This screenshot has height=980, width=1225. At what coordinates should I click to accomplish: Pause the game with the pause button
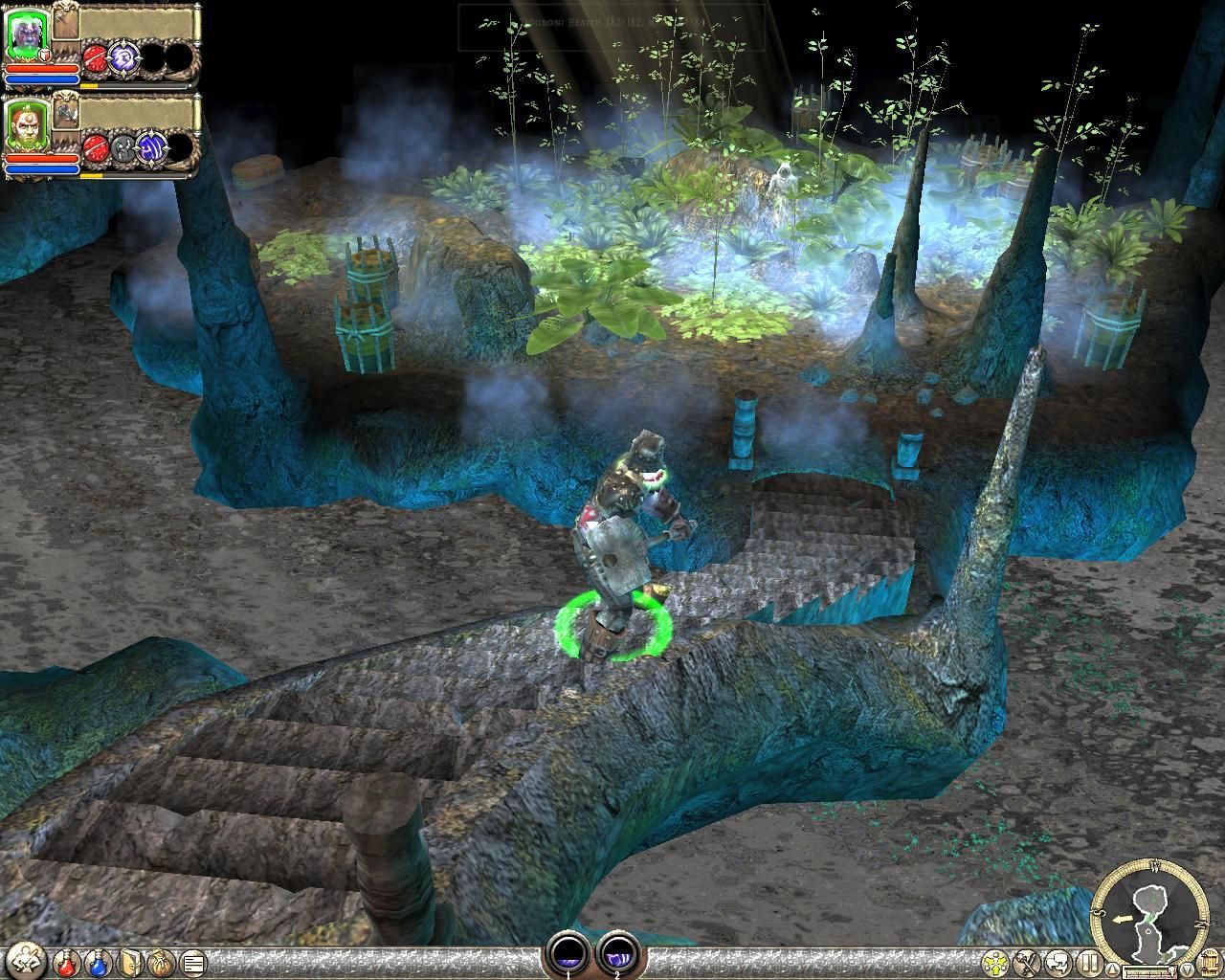click(x=1087, y=962)
